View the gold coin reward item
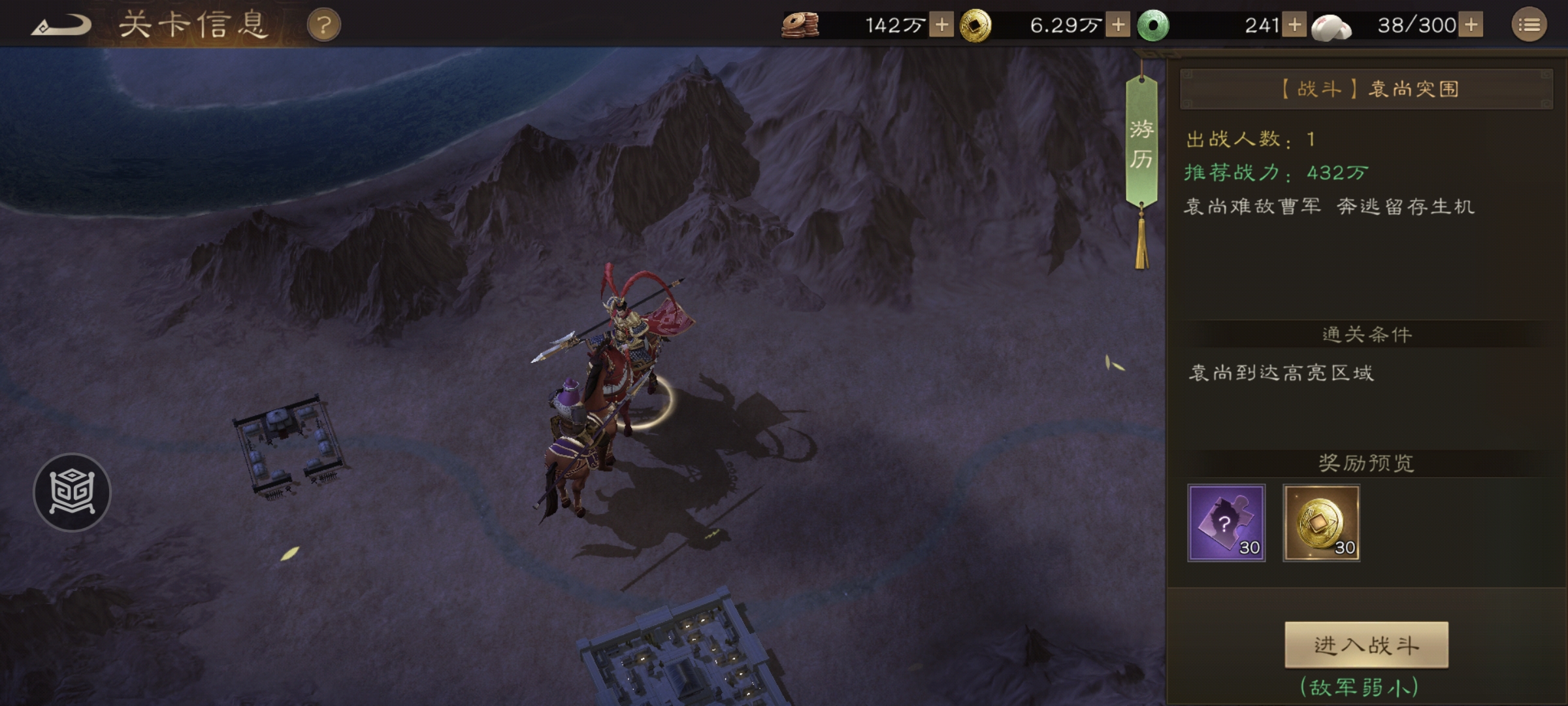This screenshot has width=1568, height=706. point(1322,523)
